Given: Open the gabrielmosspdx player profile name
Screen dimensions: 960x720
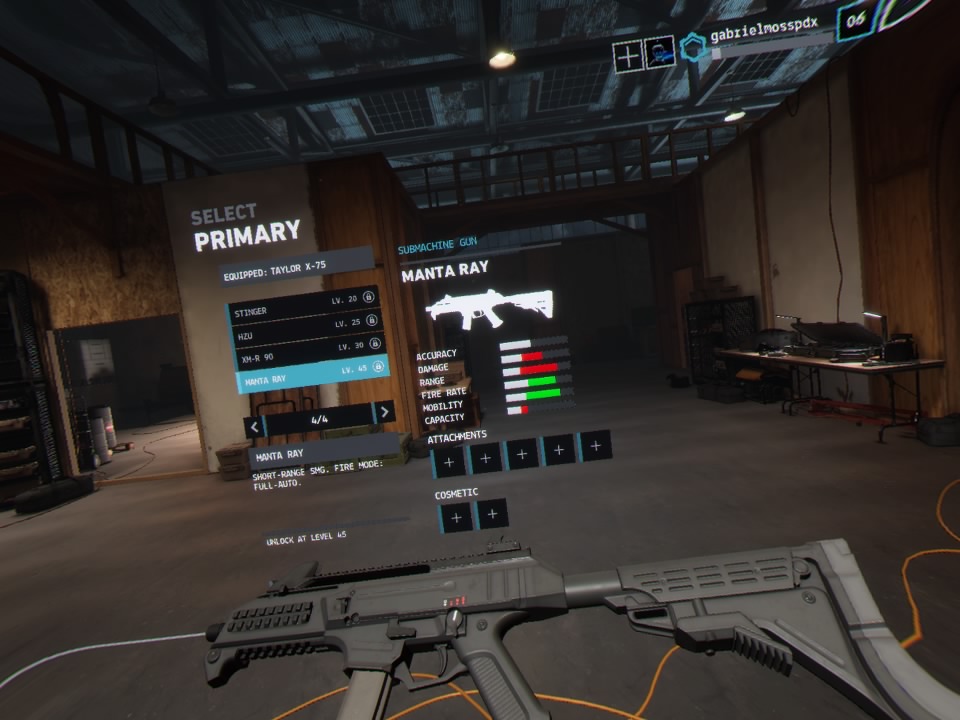Looking at the screenshot, I should pos(766,37).
